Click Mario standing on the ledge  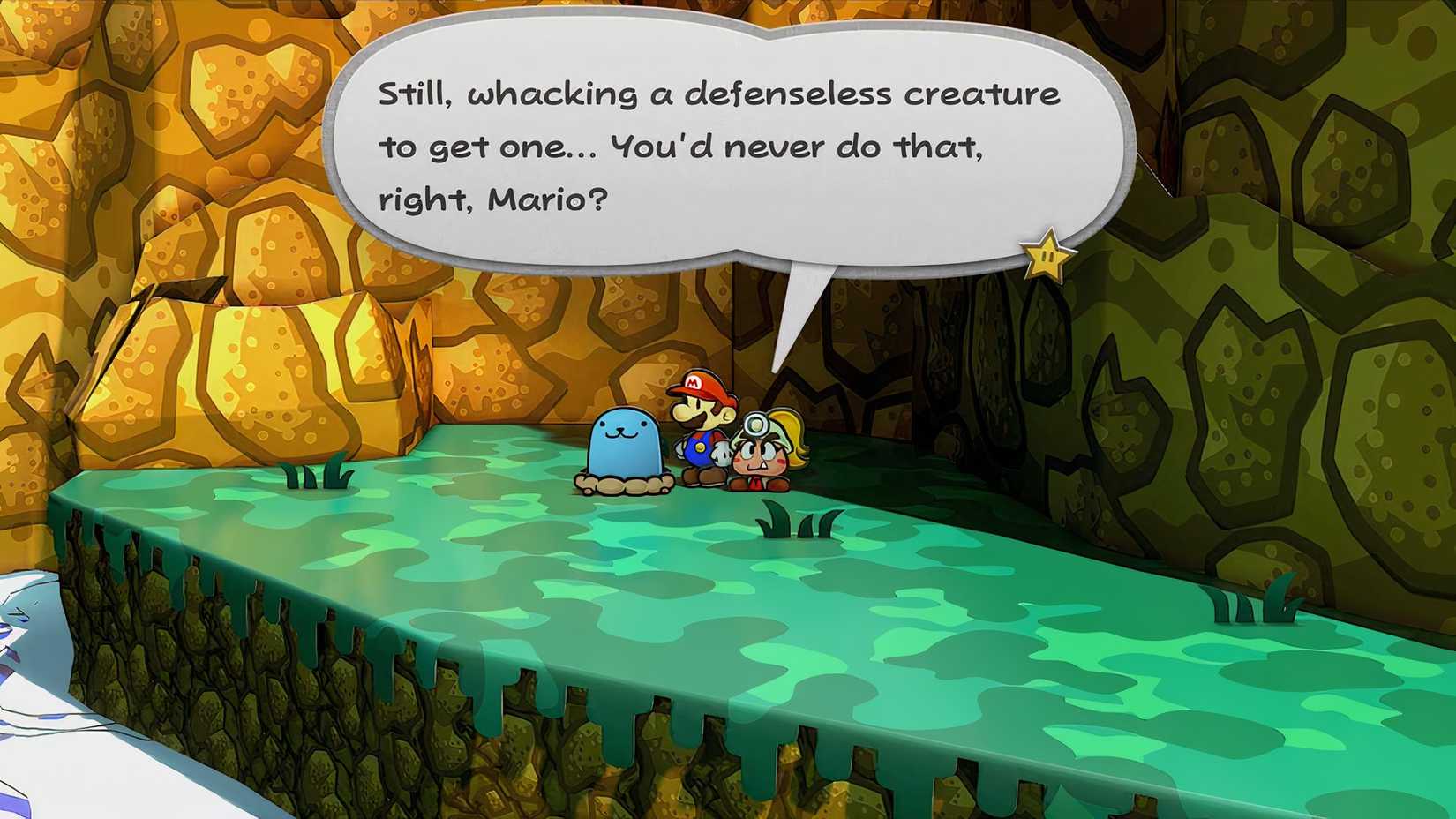click(x=702, y=428)
